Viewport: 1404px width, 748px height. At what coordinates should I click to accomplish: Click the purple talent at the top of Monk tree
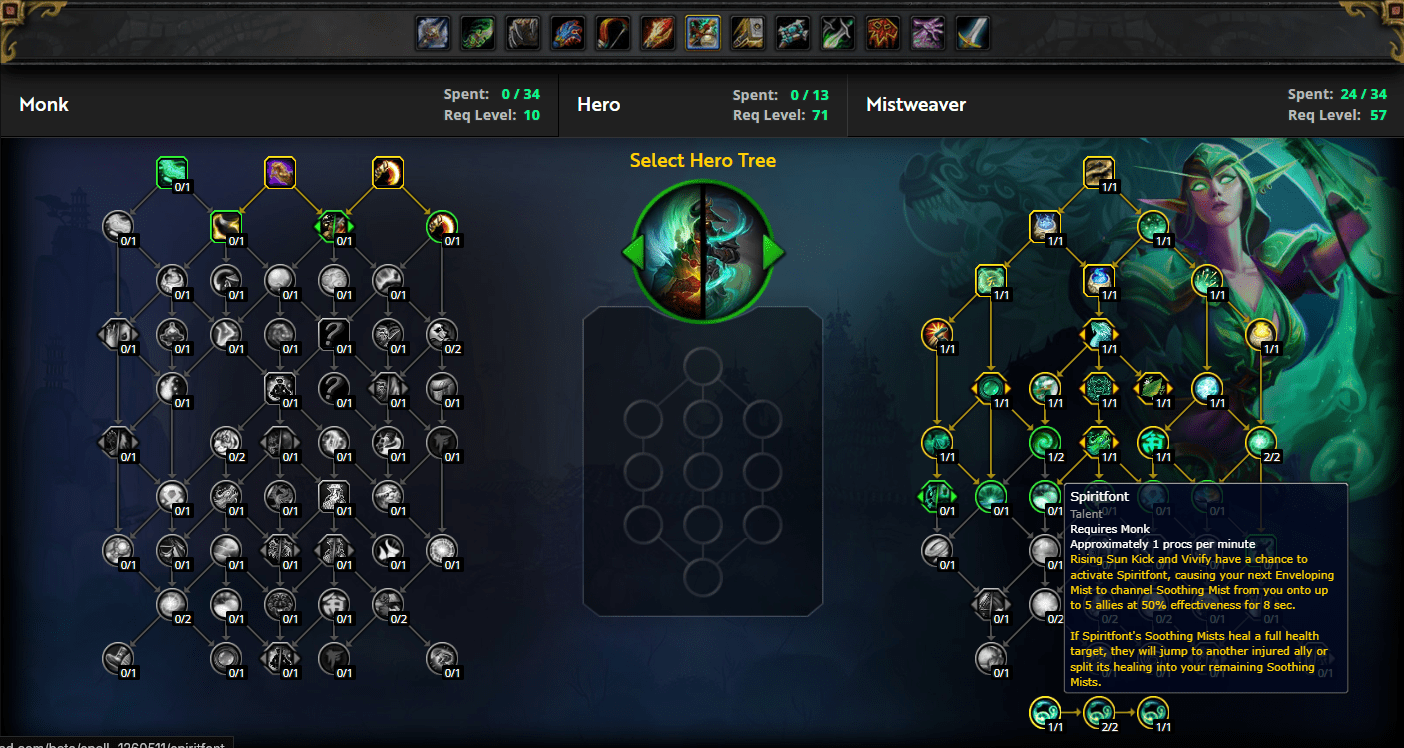[280, 172]
